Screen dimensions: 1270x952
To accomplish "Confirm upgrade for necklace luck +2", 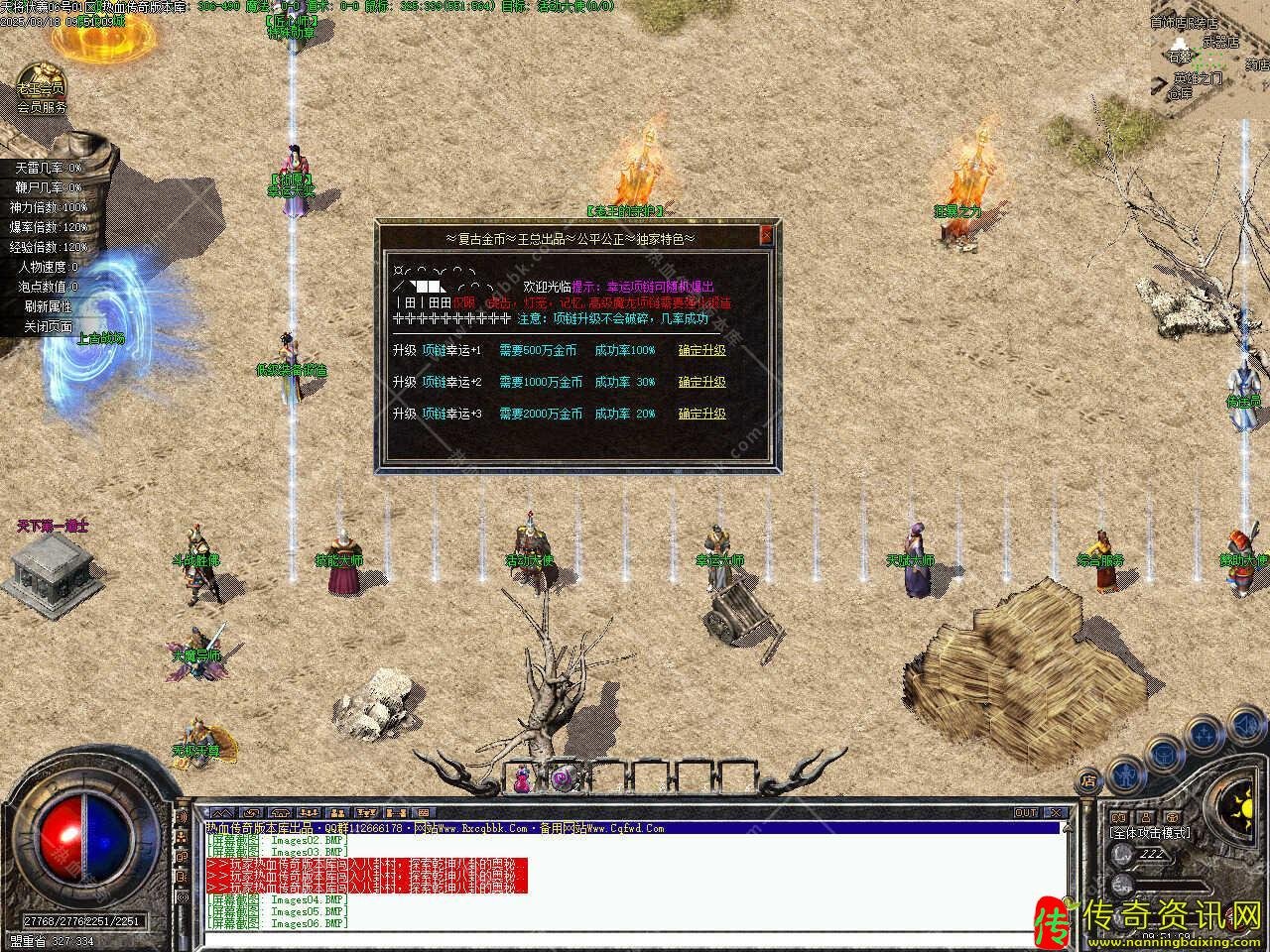I will [x=701, y=382].
